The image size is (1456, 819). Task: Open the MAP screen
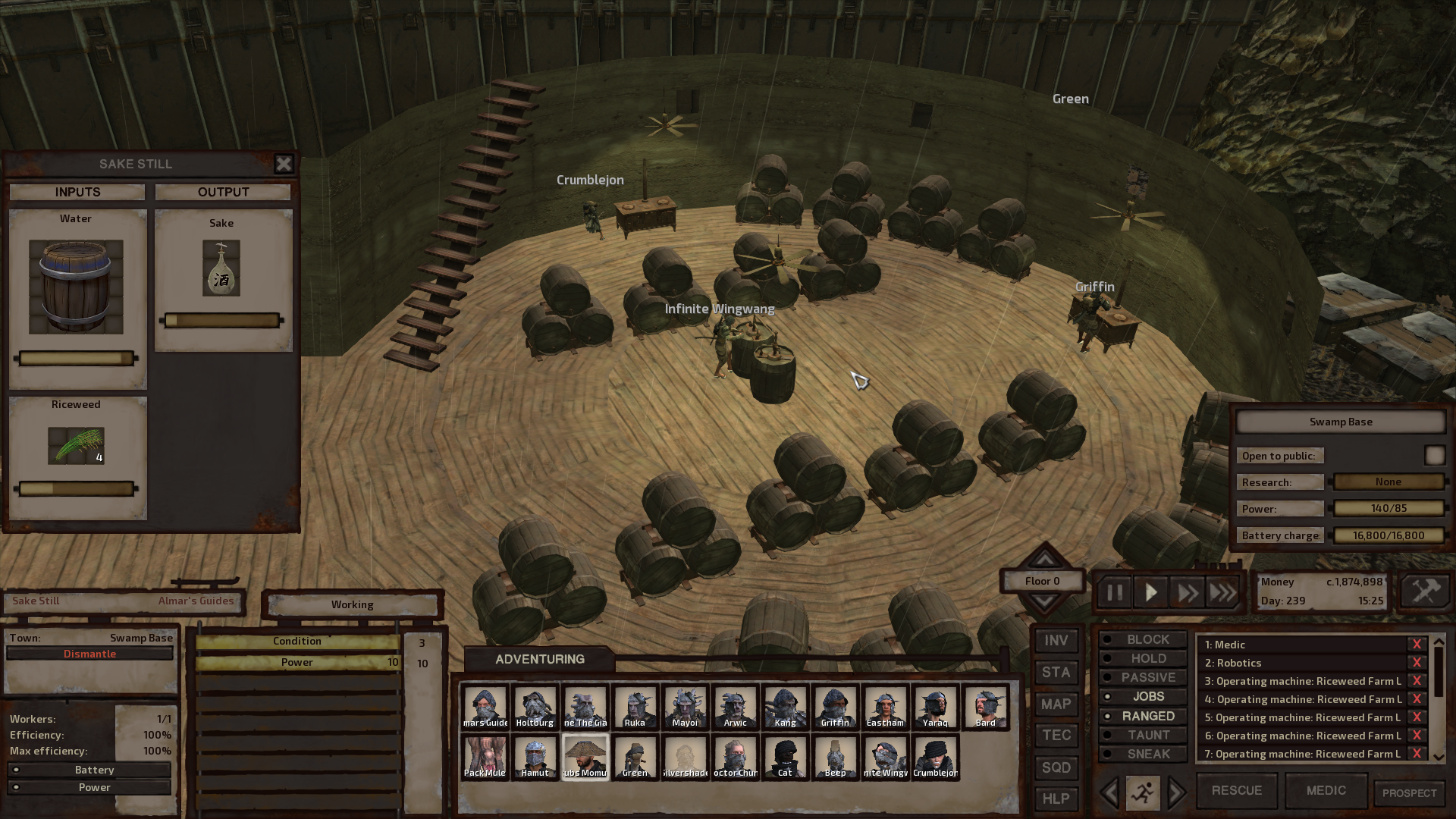(x=1056, y=704)
